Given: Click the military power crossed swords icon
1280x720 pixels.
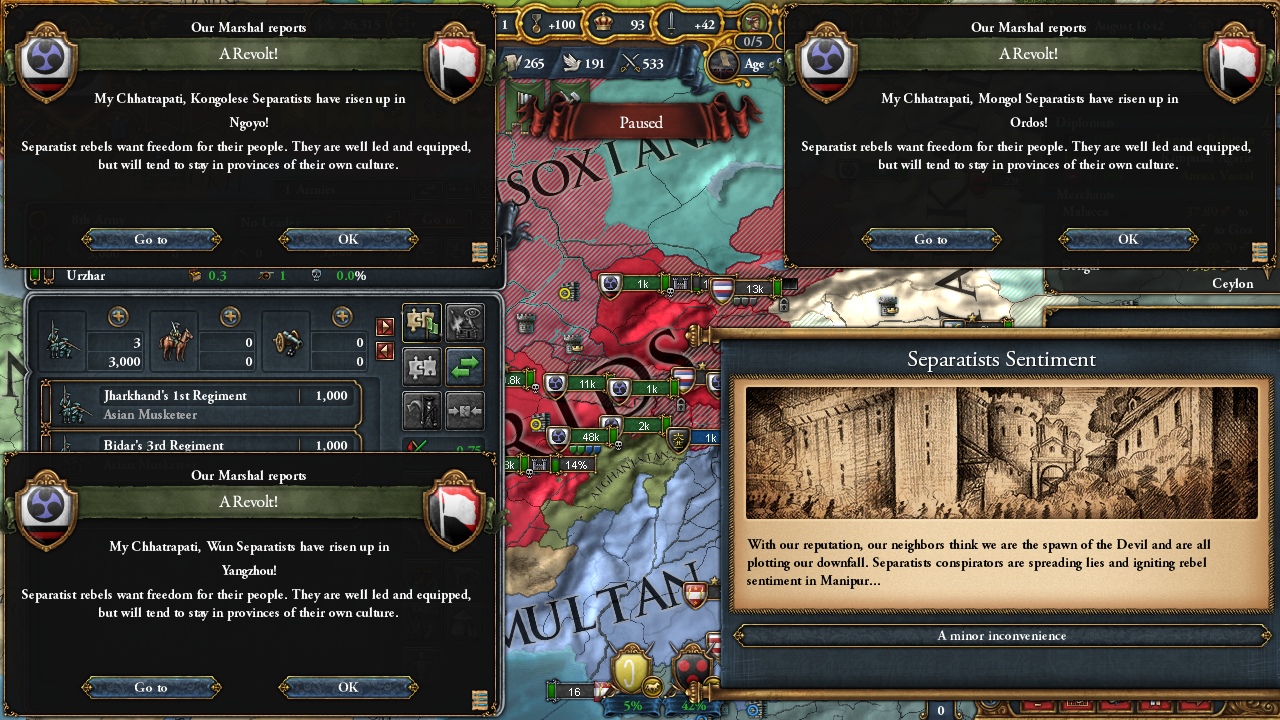Looking at the screenshot, I should (x=630, y=62).
